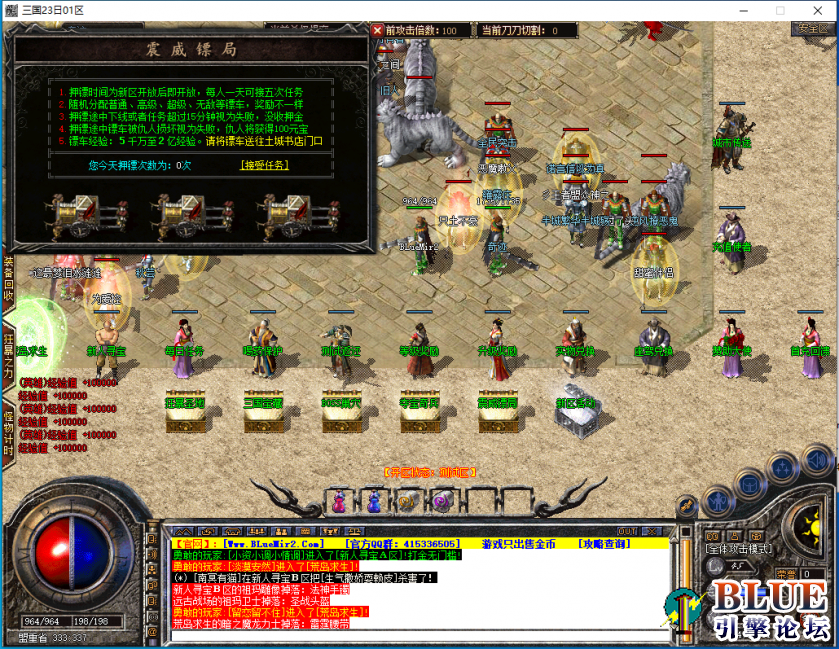Open the 怪物计时 side tab
Image resolution: width=839 pixels, height=649 pixels.
(8, 429)
